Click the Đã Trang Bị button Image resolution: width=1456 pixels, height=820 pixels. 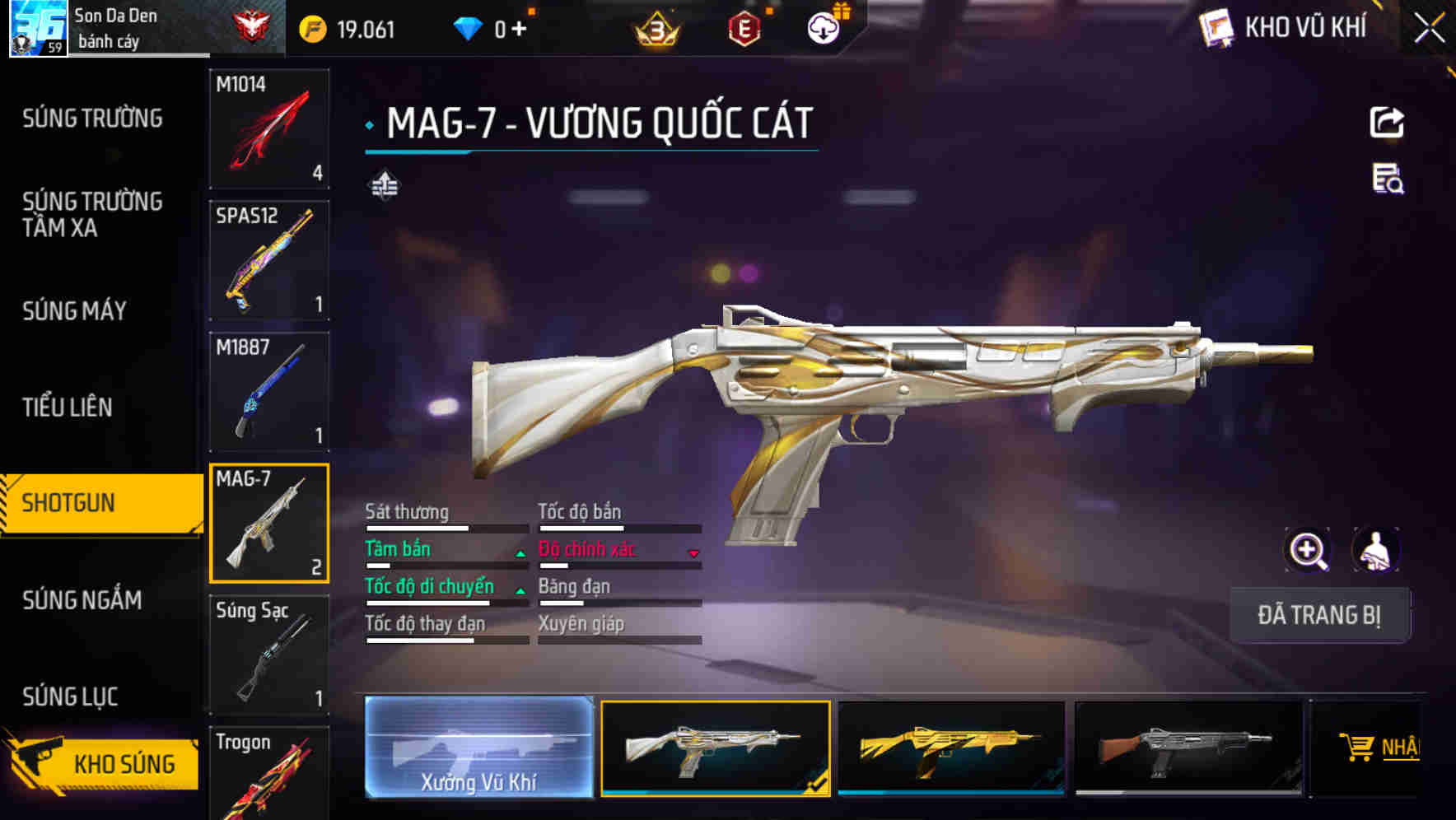1319,615
